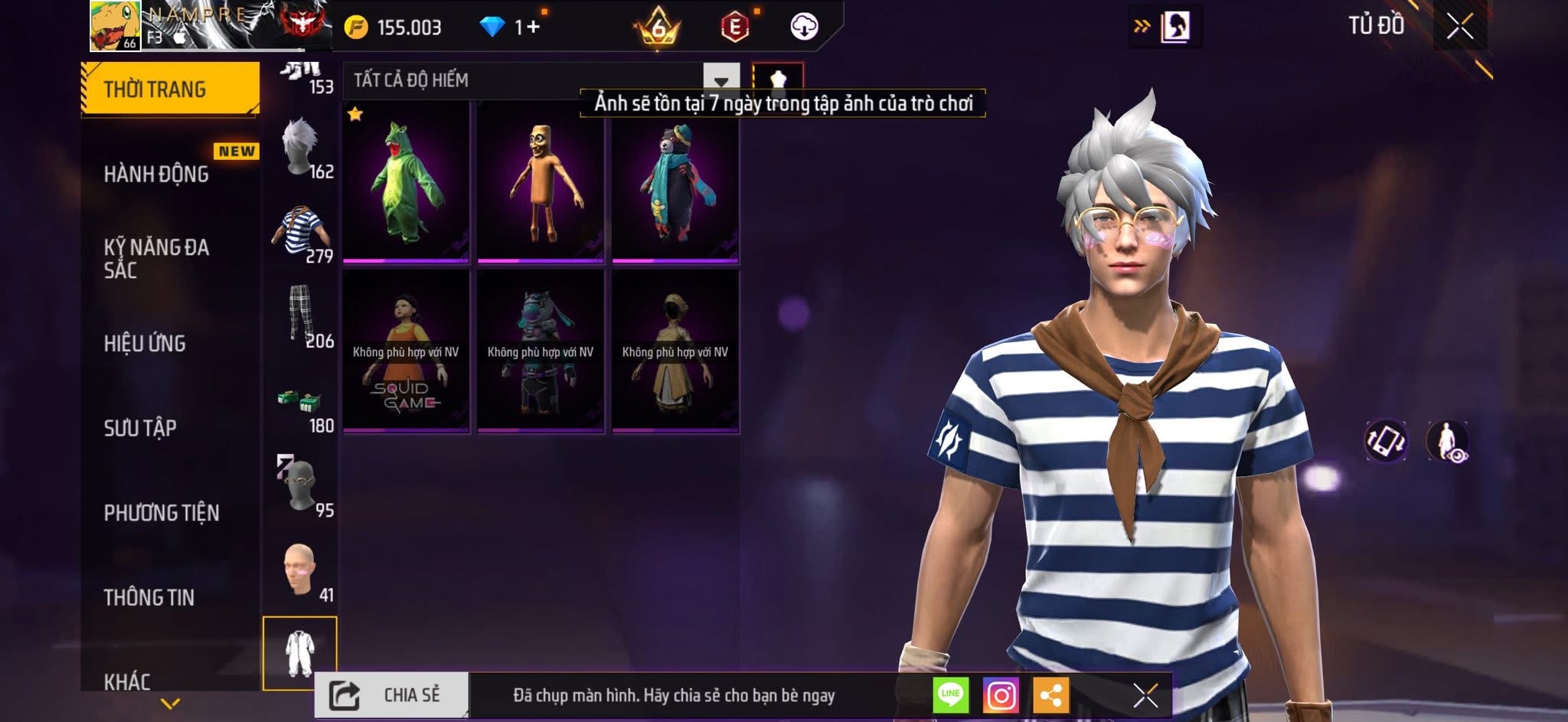Image resolution: width=1568 pixels, height=722 pixels.
Task: Share screenshot to Instagram
Action: click(x=1001, y=695)
